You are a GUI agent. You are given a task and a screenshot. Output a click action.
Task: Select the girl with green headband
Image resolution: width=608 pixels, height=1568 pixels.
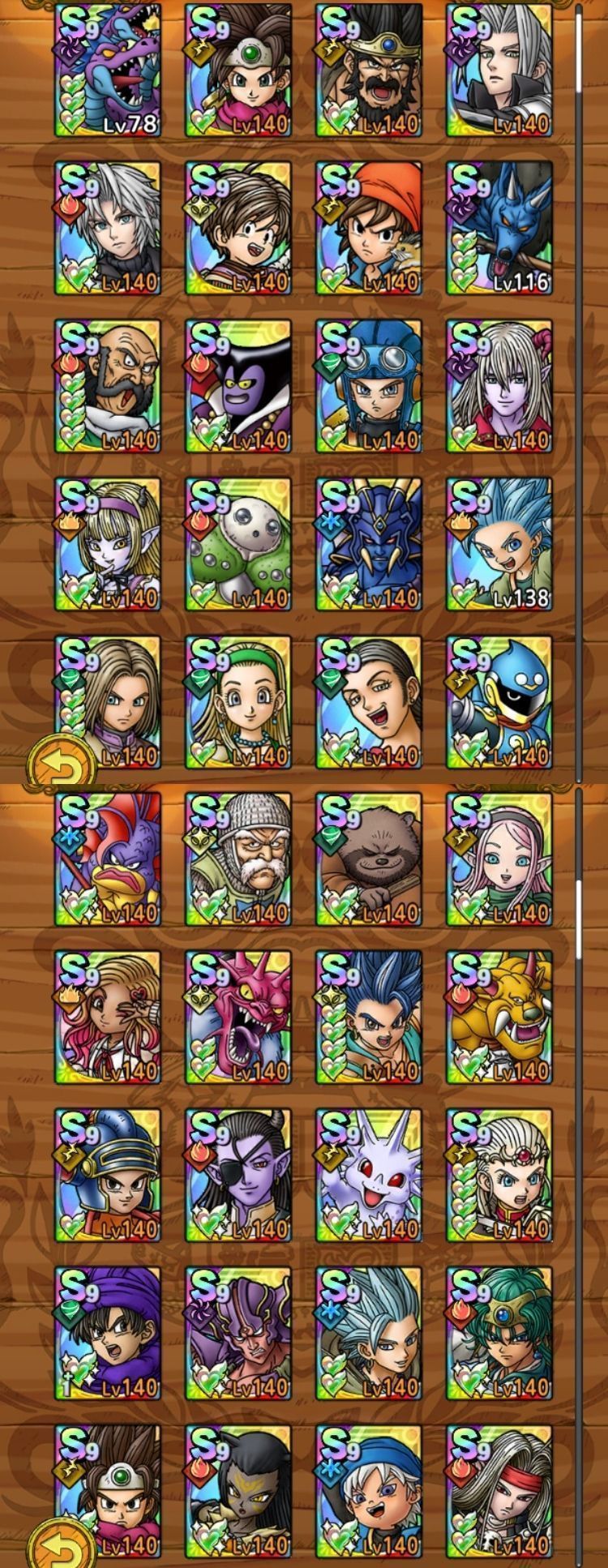pyautogui.click(x=238, y=703)
